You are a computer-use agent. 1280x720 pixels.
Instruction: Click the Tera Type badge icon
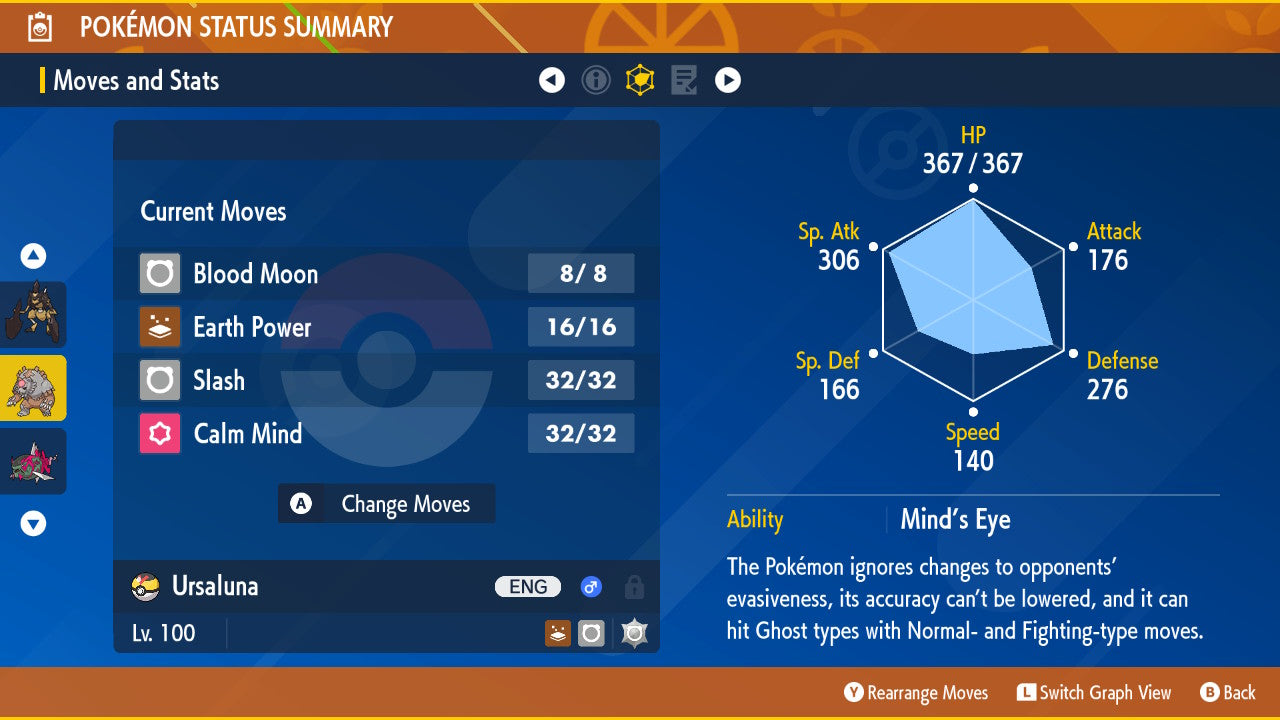633,633
